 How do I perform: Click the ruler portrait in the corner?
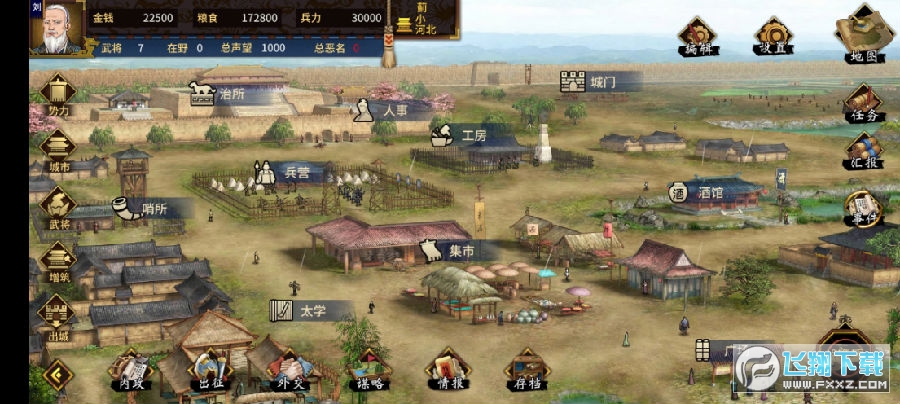coord(57,28)
